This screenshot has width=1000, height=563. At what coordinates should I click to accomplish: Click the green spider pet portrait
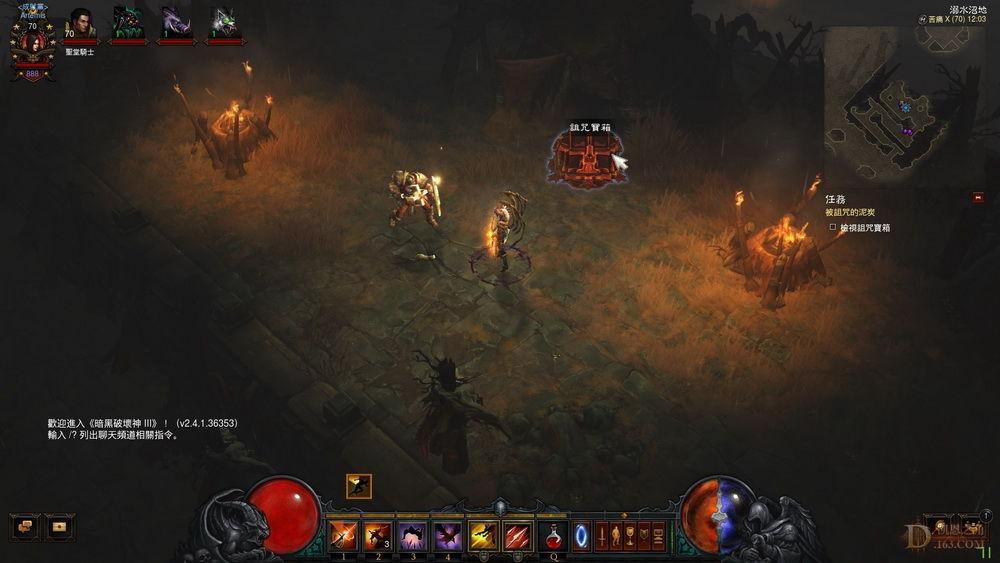coord(127,23)
